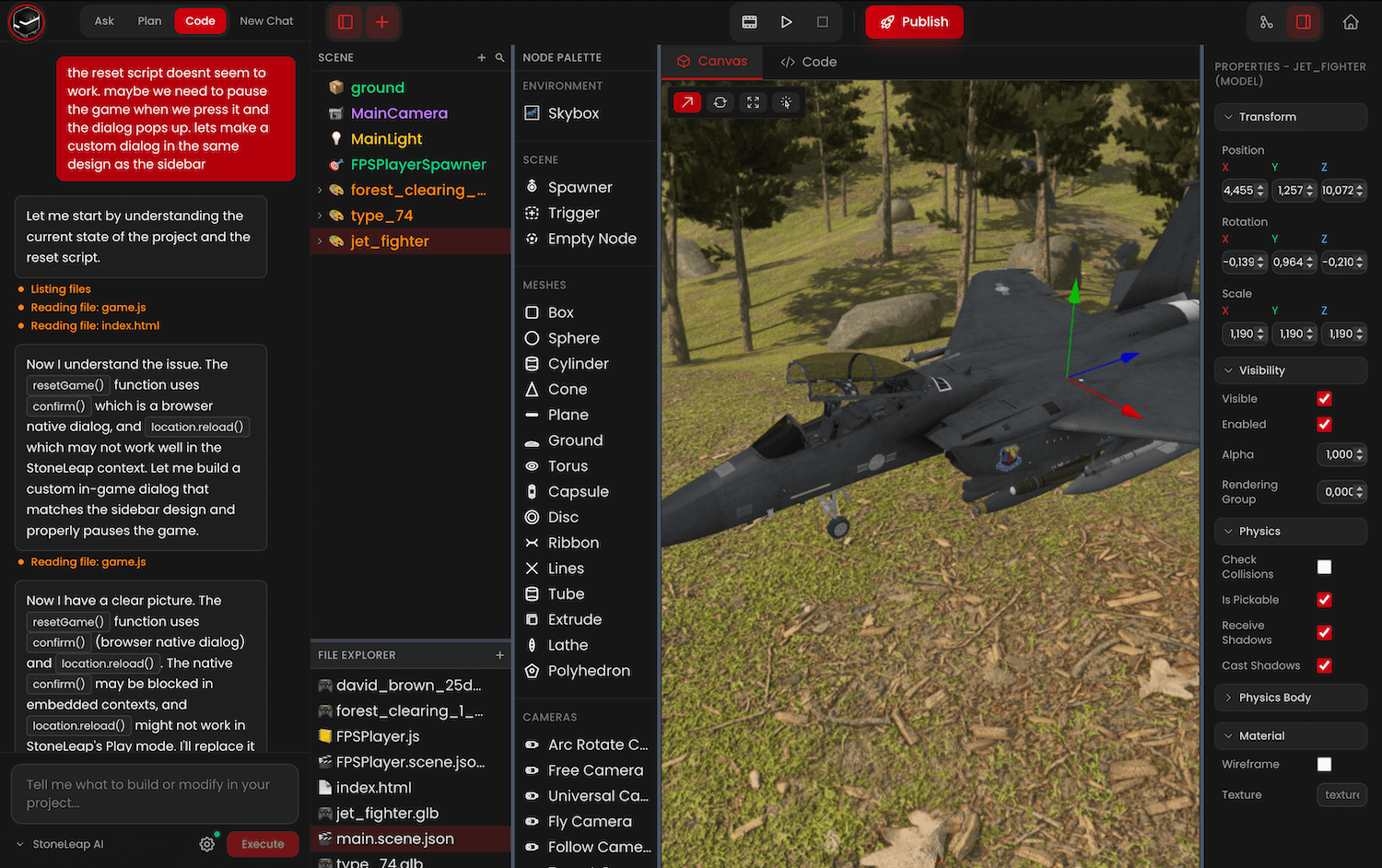The image size is (1382, 868).
Task: Increase the X position using its stepper
Action: click(x=1260, y=187)
